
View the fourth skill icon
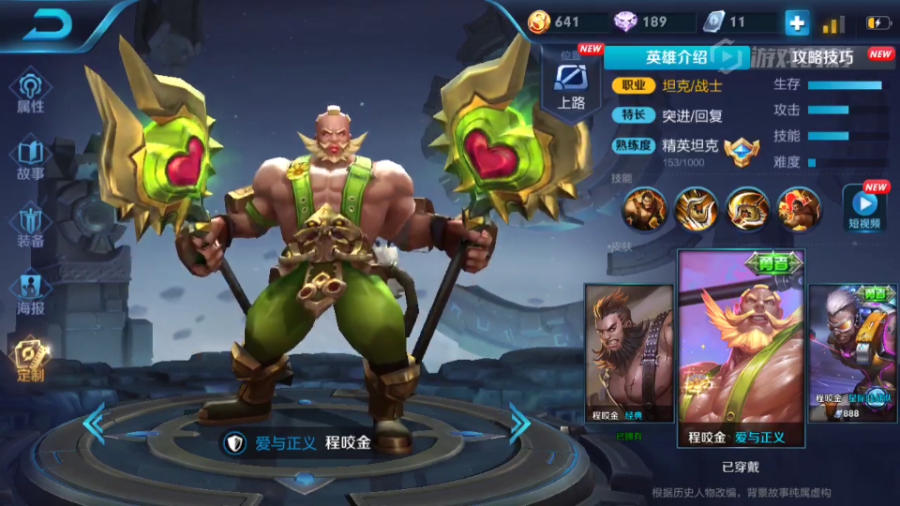pyautogui.click(x=799, y=208)
